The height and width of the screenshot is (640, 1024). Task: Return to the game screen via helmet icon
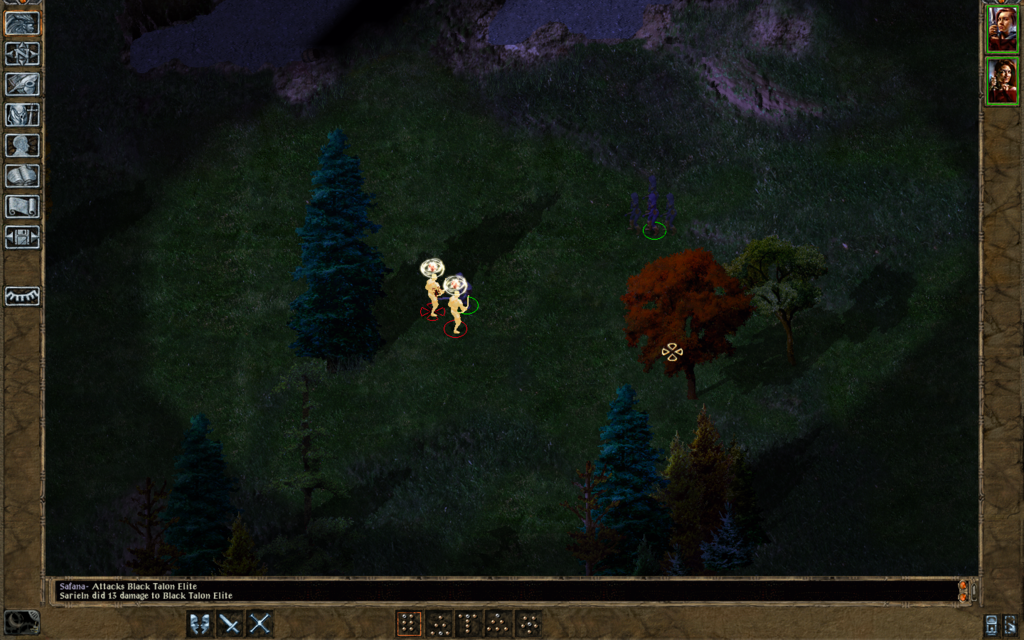(x=22, y=23)
